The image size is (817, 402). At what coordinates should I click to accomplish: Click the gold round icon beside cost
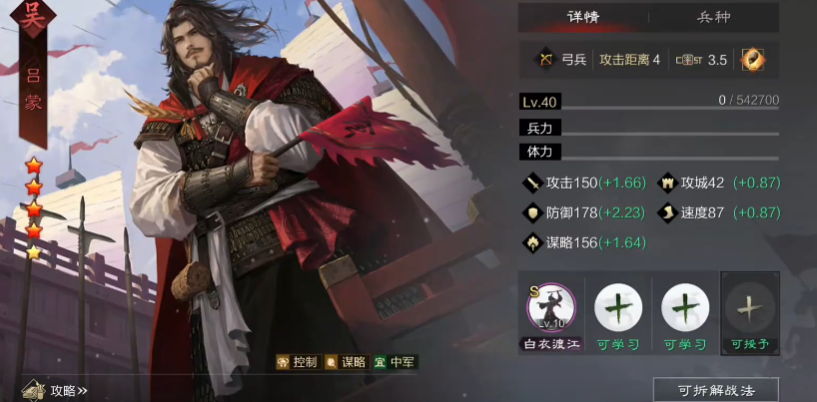click(752, 59)
